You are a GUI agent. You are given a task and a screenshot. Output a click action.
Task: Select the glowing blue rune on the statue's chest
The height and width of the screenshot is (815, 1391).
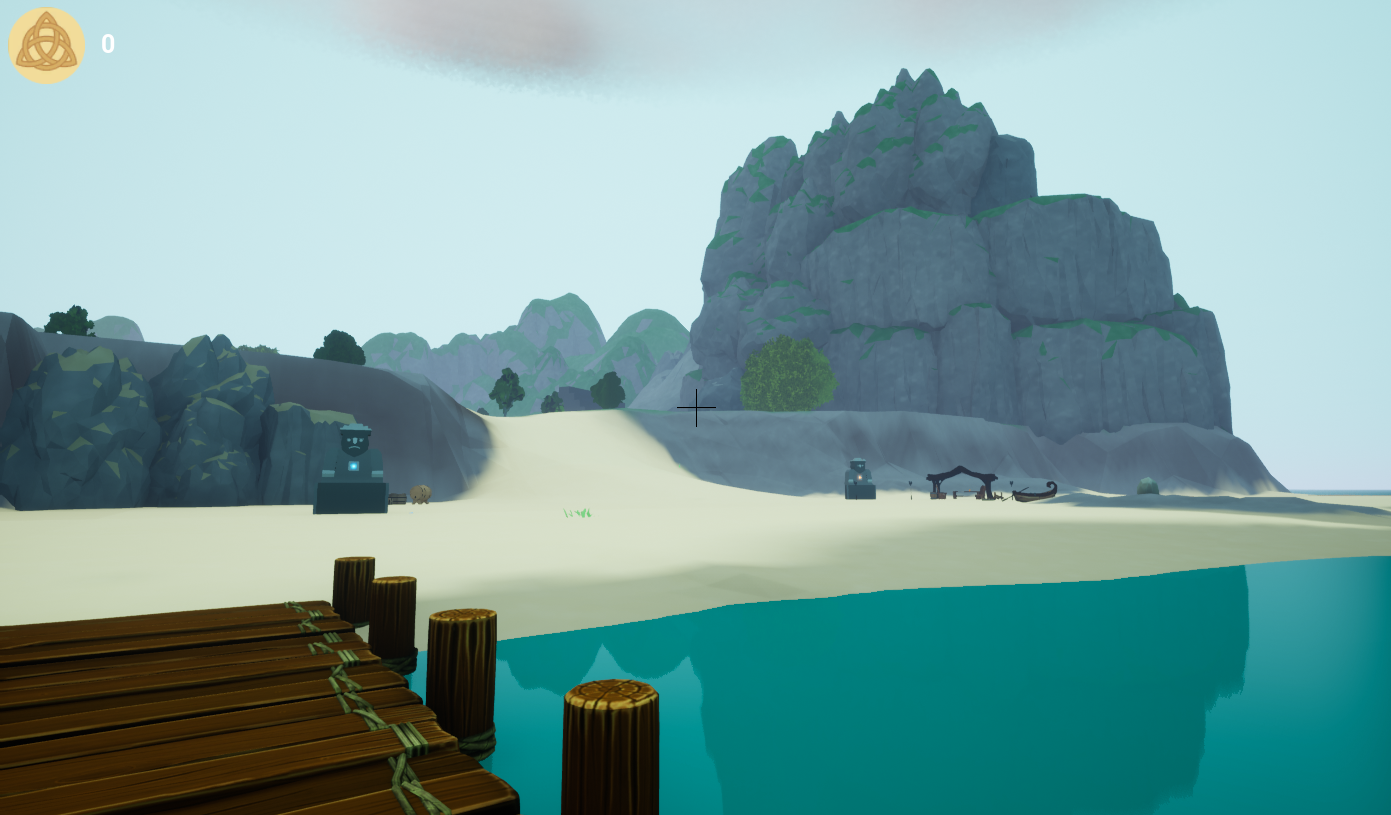click(x=353, y=465)
